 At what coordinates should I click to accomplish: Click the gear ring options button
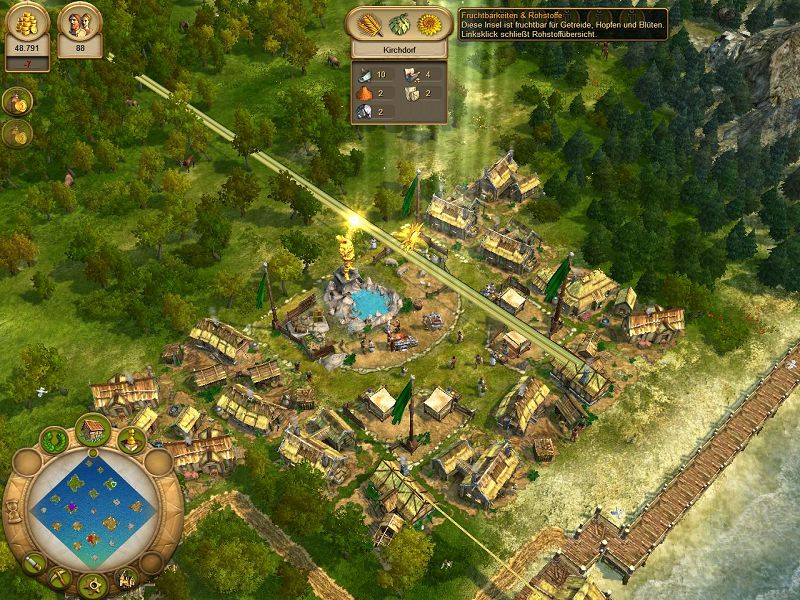click(x=93, y=584)
